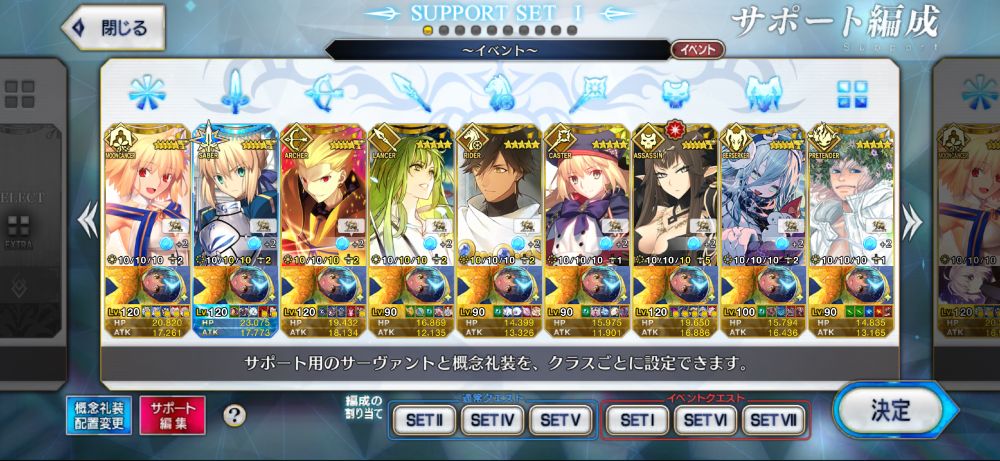The height and width of the screenshot is (461, 1000).
Task: Advance to the next support set
Action: 912,214
